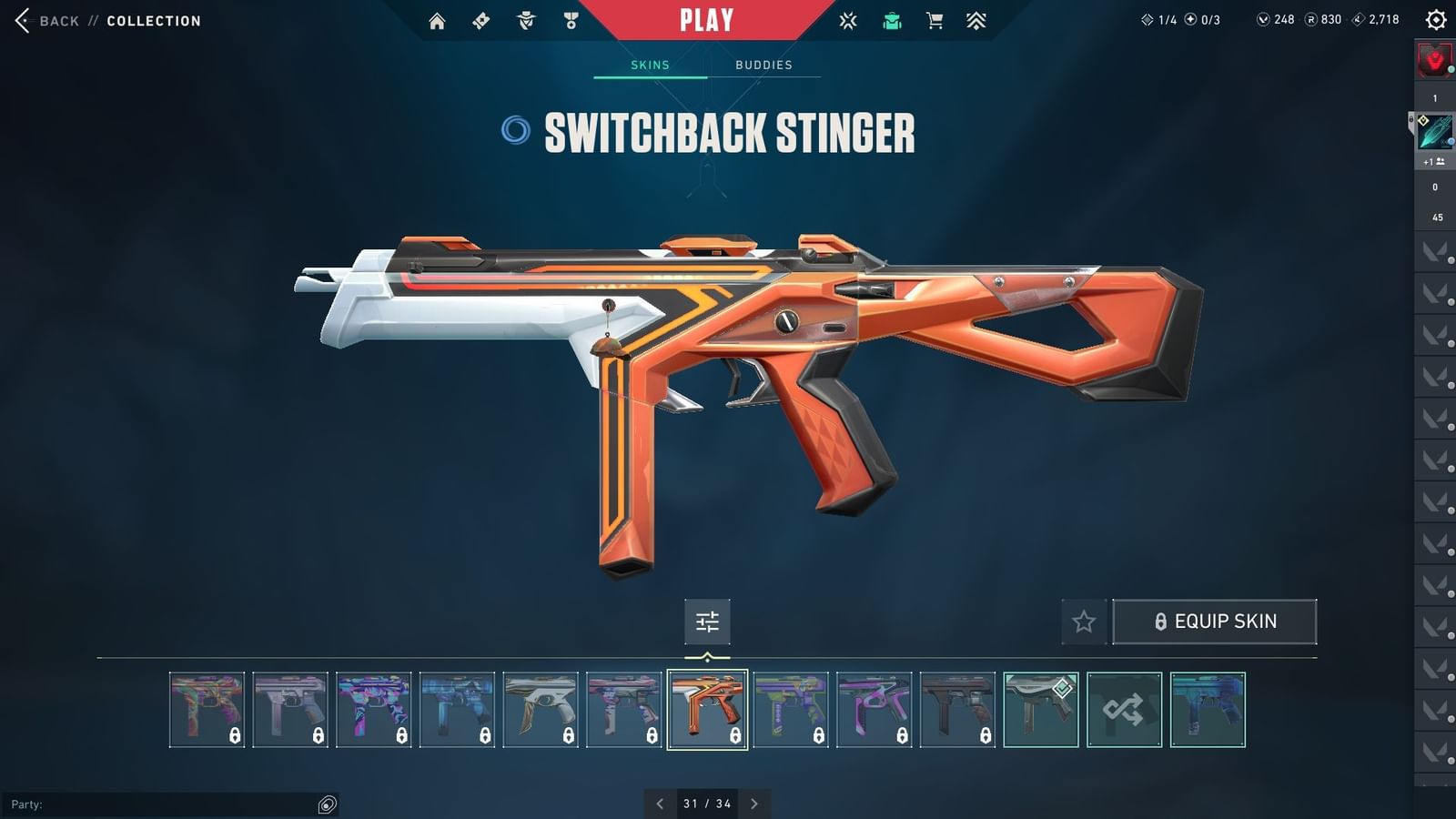Open the Agents page icon
The height and width of the screenshot is (819, 1456).
526,20
